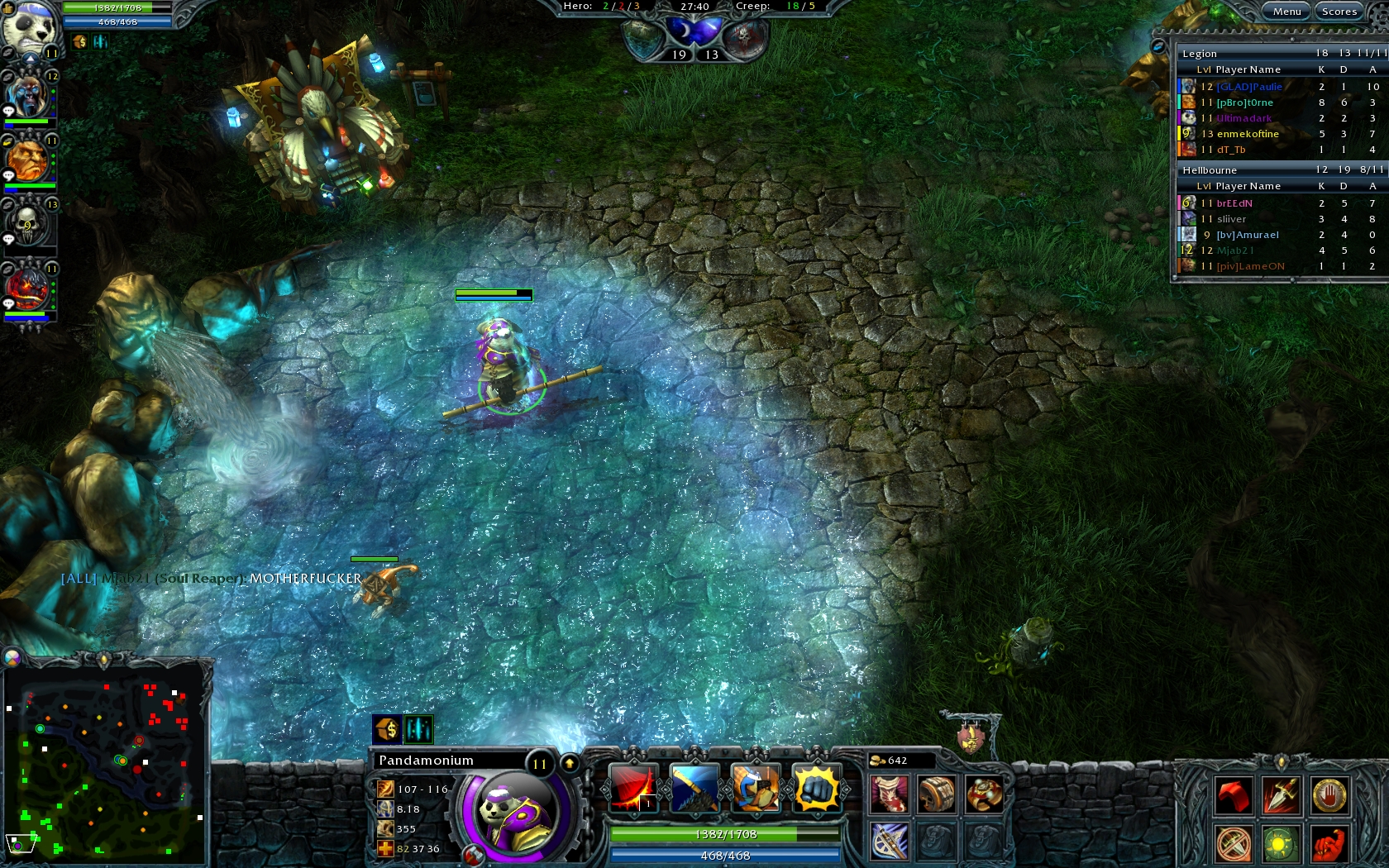Select the third ability with armored warrior icon
This screenshot has width=1389, height=868.
[x=756, y=788]
